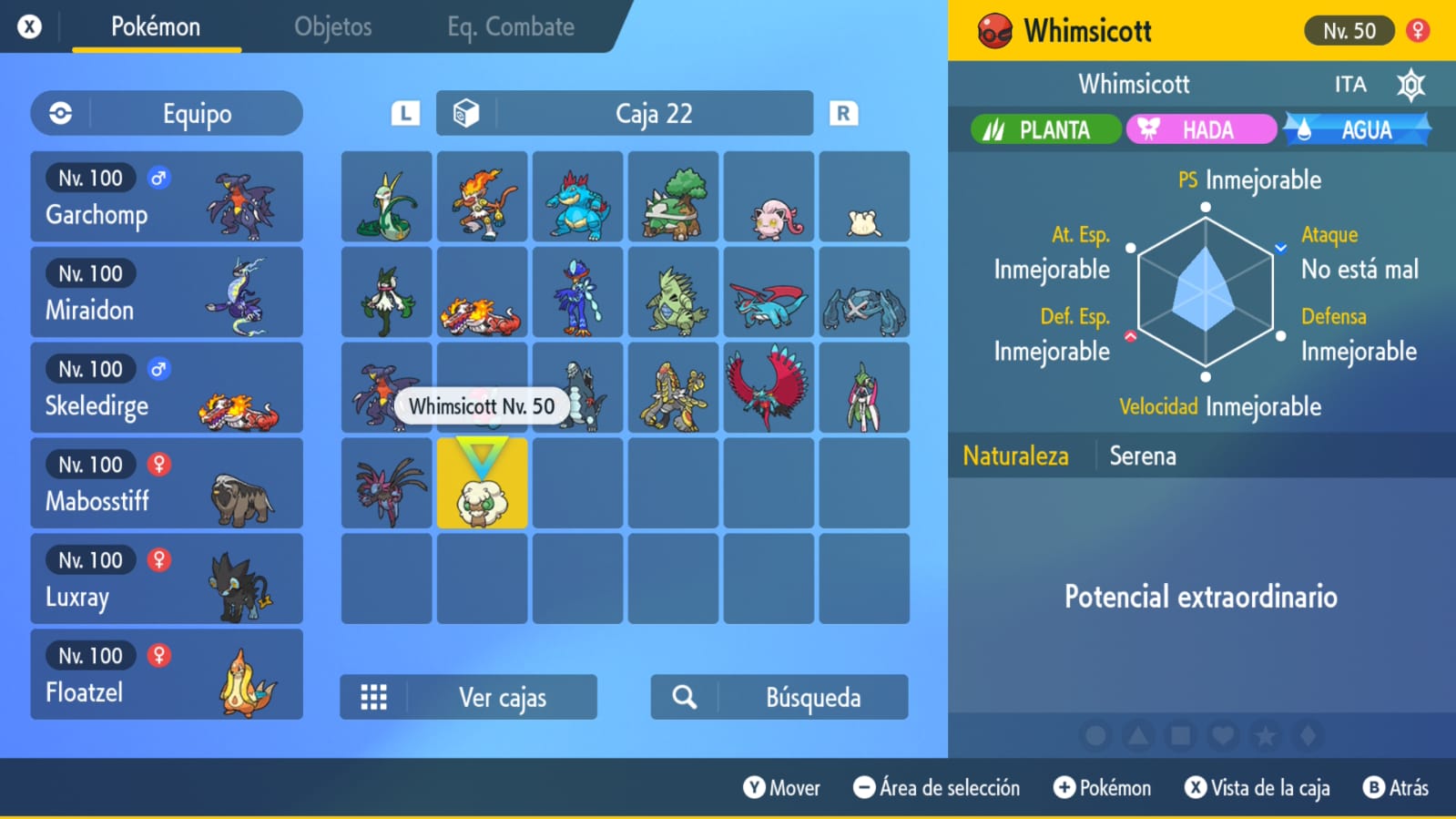Screen dimensions: 1456x819
Task: Open the Búsqueda search
Action: [779, 698]
